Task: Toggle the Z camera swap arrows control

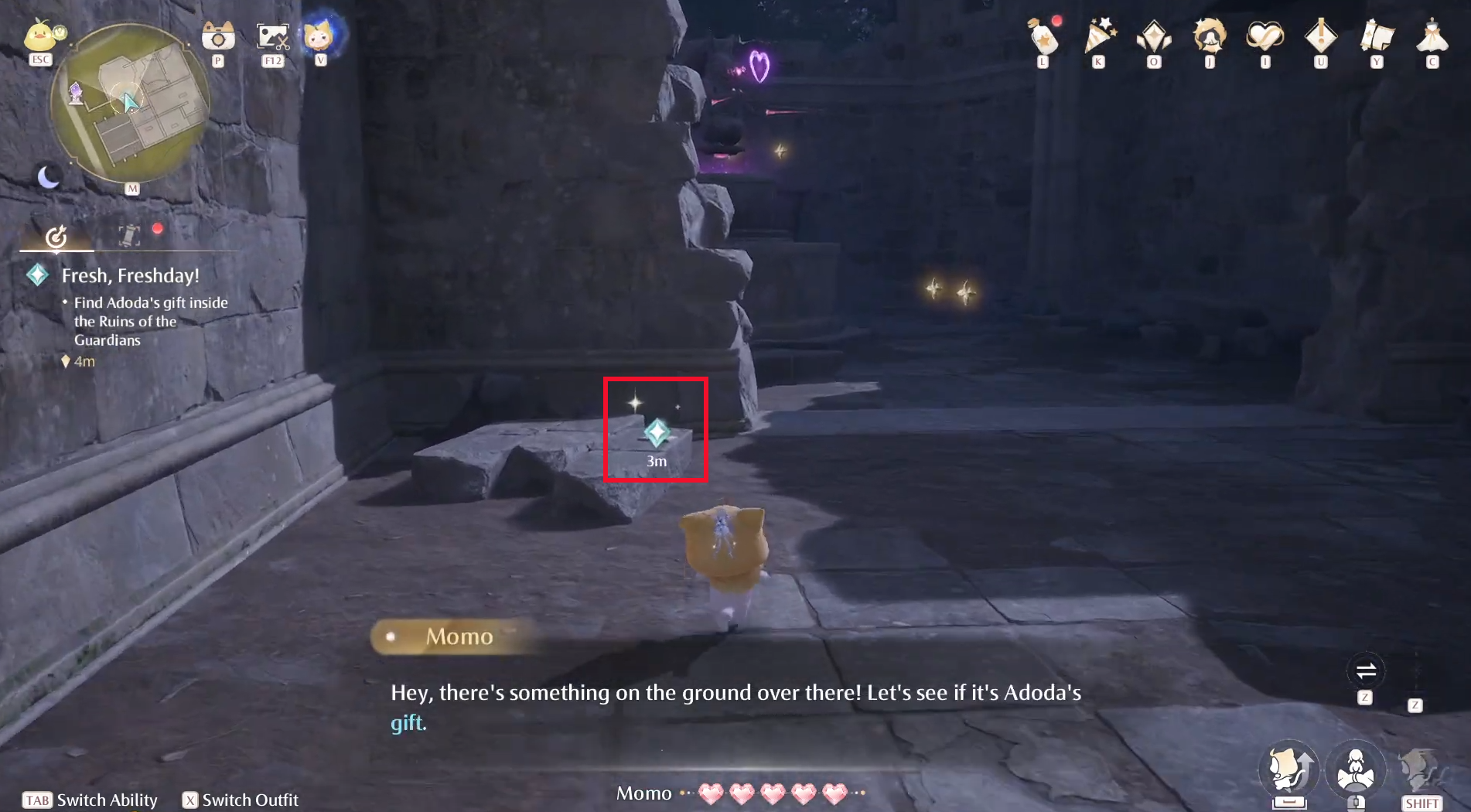Action: tap(1365, 671)
